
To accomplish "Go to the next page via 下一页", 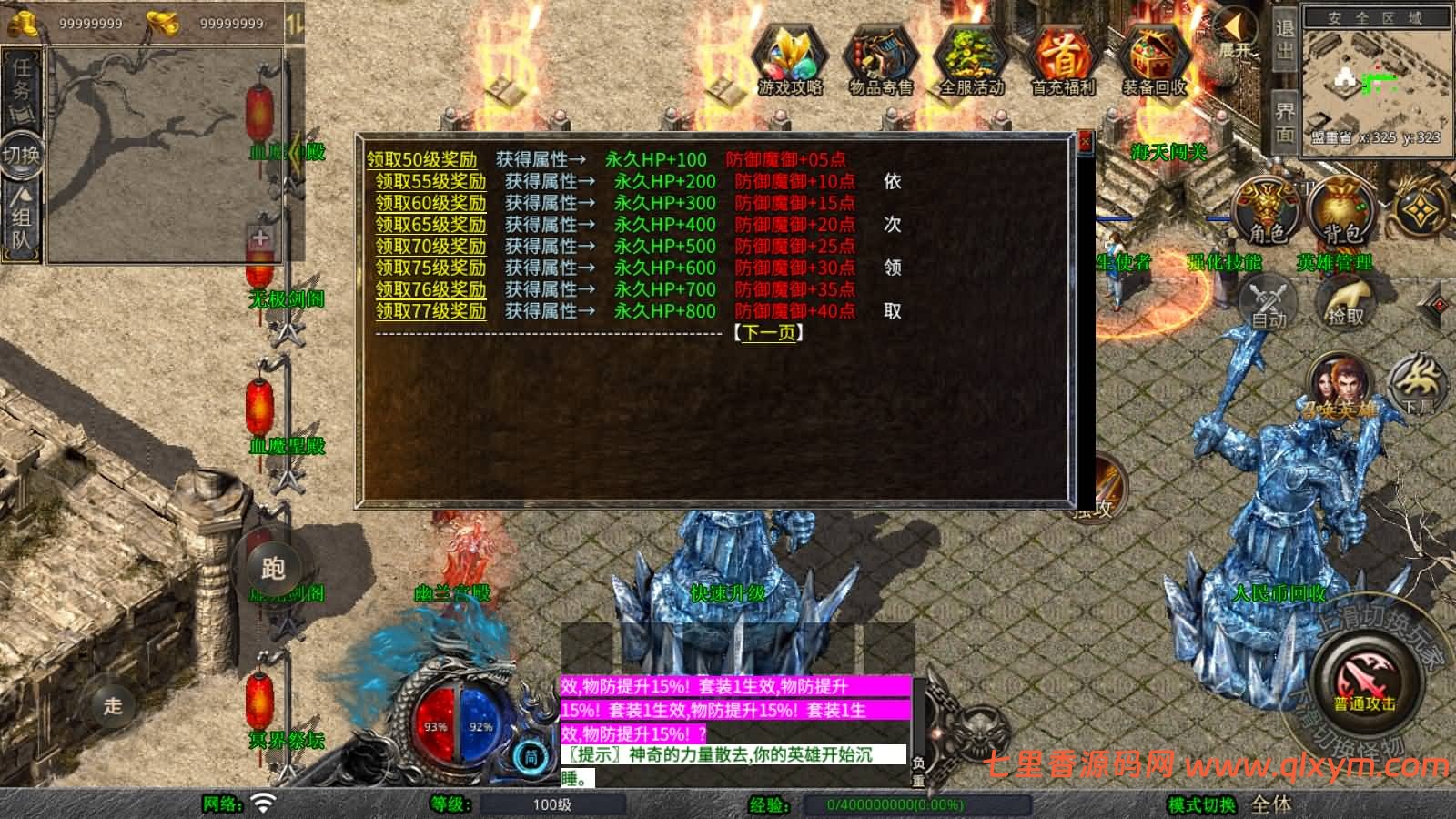I will (769, 333).
